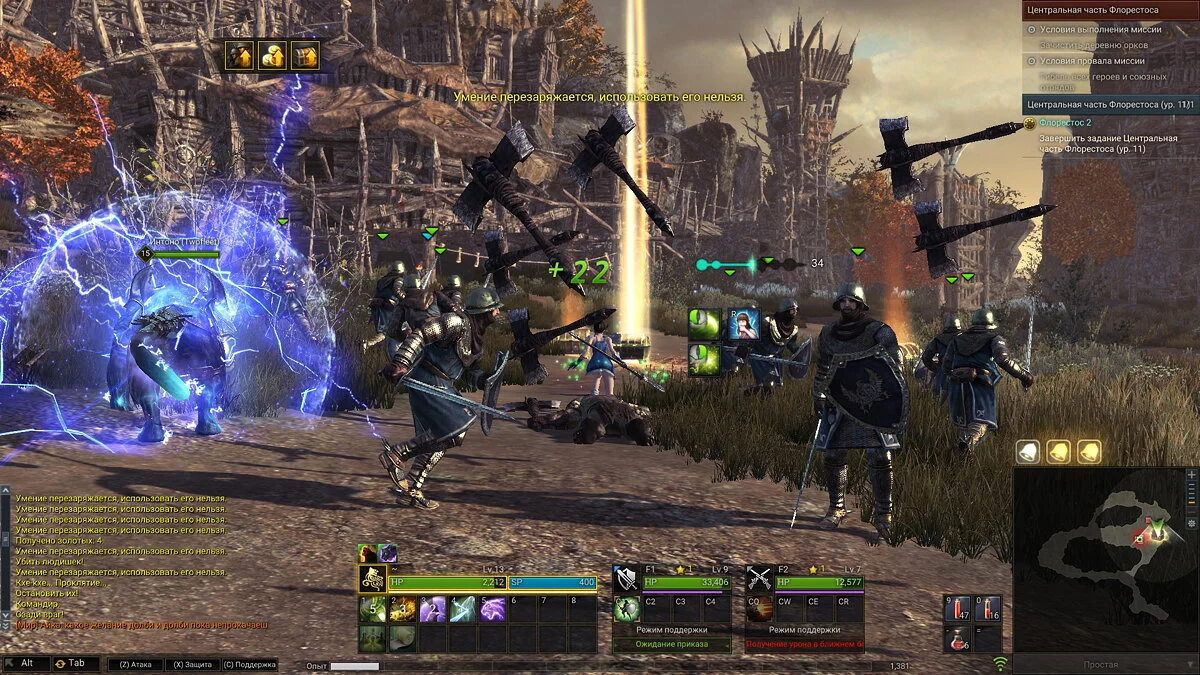Click the 'Ожидание приказа' order status button
This screenshot has width=1200, height=675.
point(671,645)
